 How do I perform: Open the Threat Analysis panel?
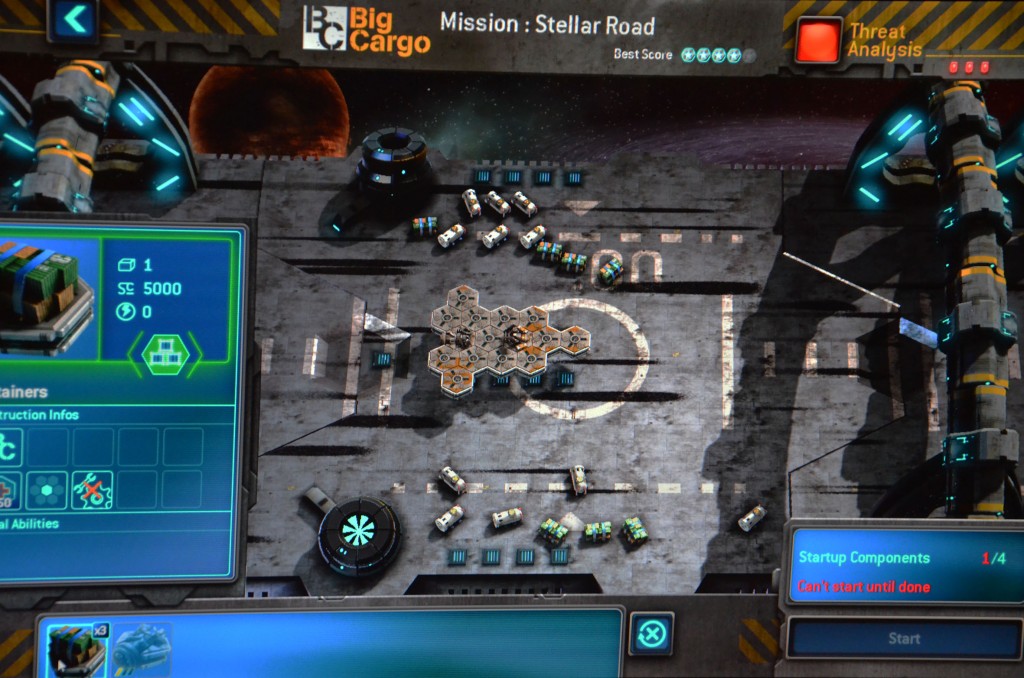click(818, 41)
